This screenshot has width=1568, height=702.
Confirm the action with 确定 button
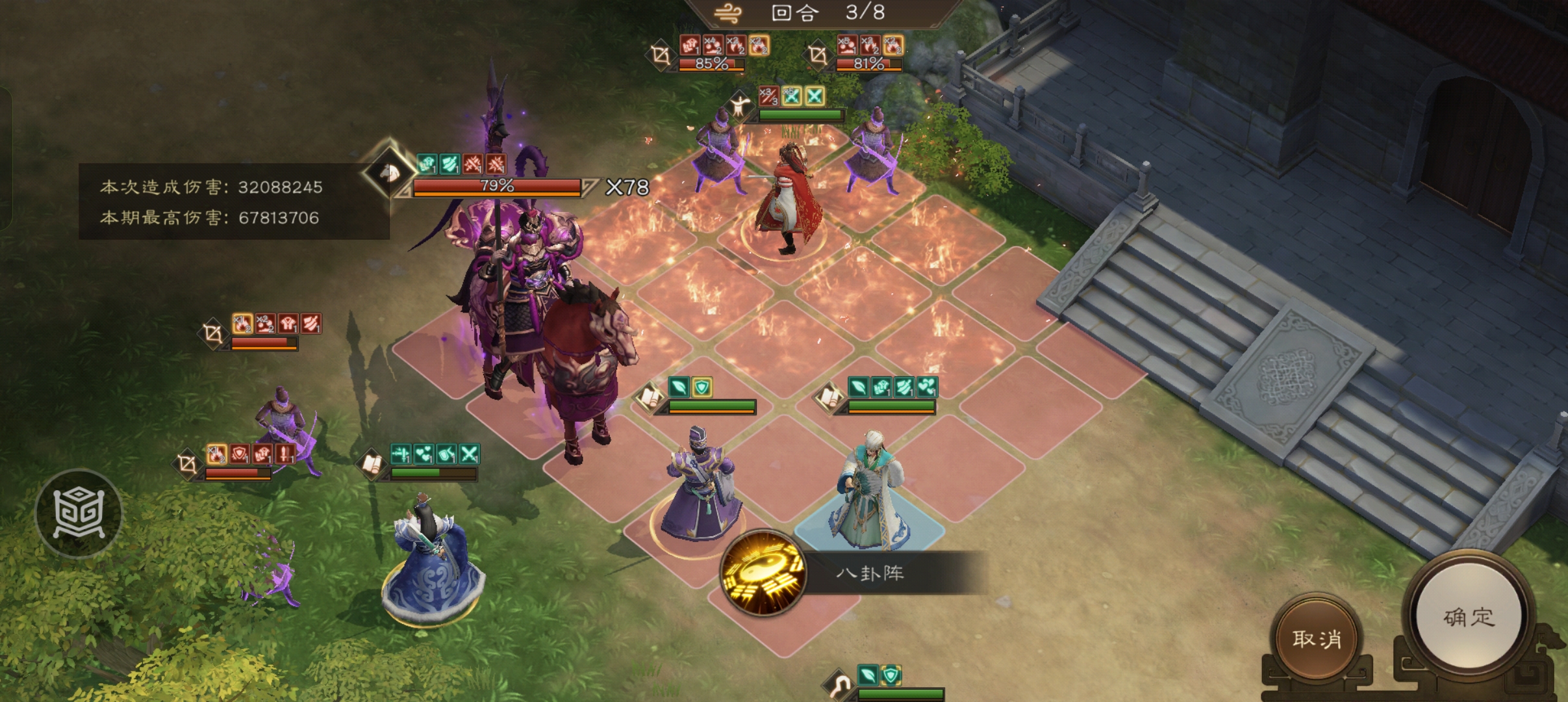coord(1469,617)
